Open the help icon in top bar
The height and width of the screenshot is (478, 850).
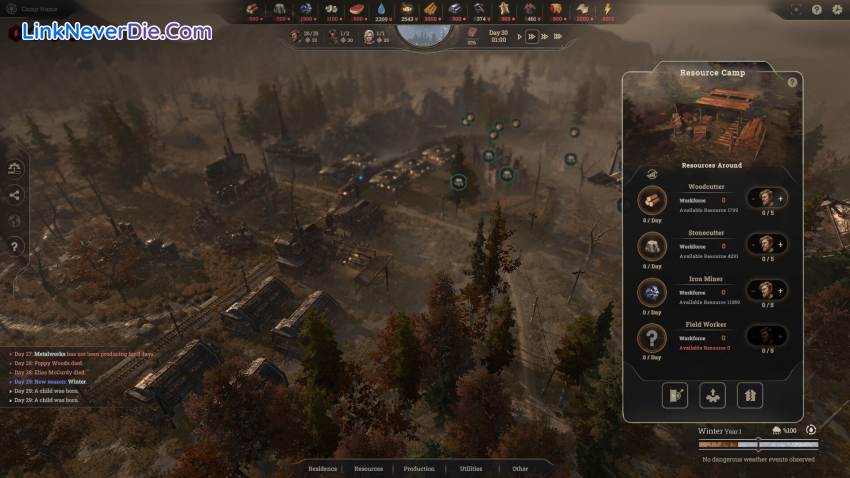coord(817,9)
